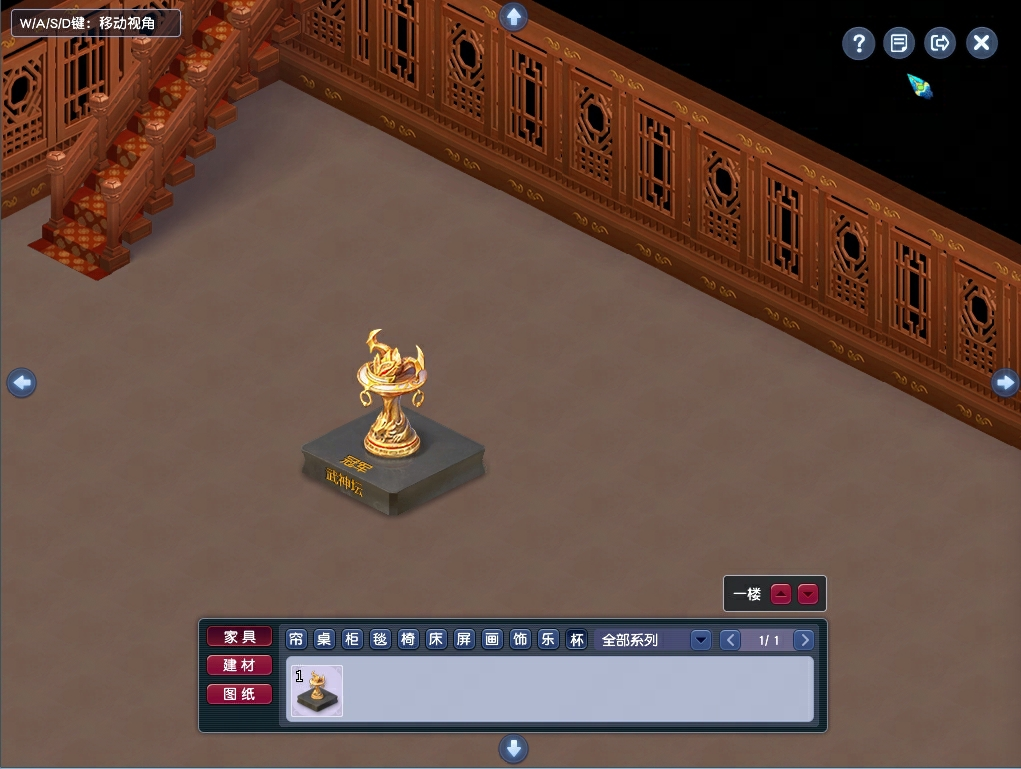Click the exit arrow icon
The image size is (1021, 769).
pyautogui.click(x=940, y=43)
